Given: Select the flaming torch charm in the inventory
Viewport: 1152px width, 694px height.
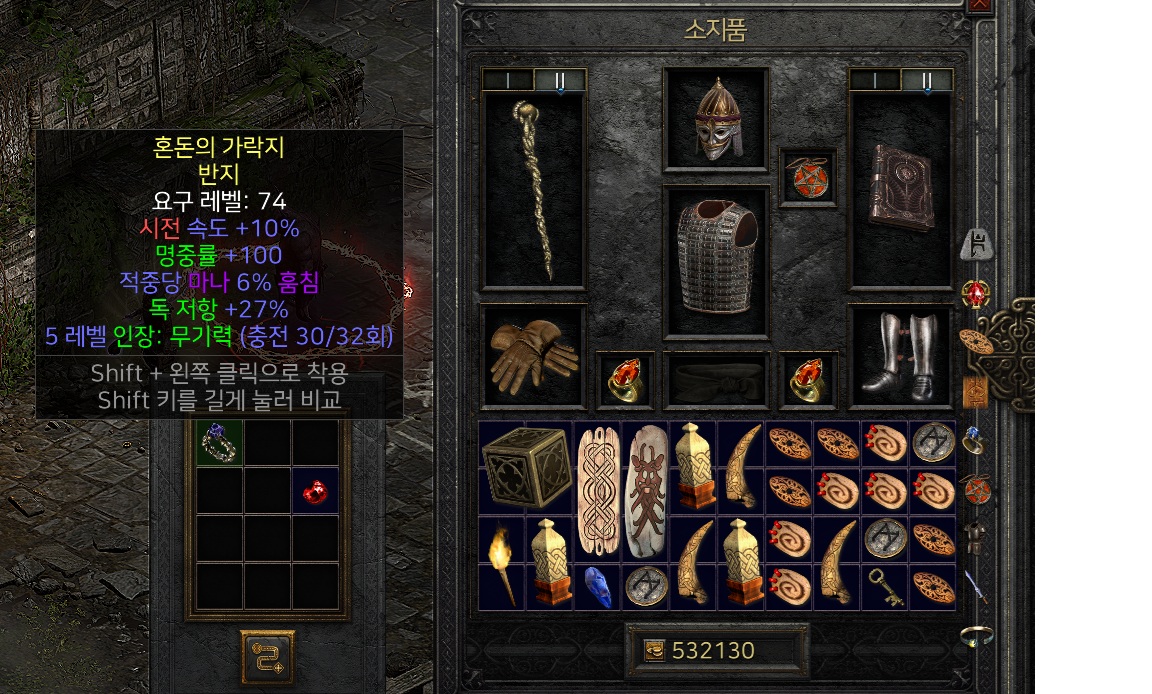Looking at the screenshot, I should pos(502,563).
